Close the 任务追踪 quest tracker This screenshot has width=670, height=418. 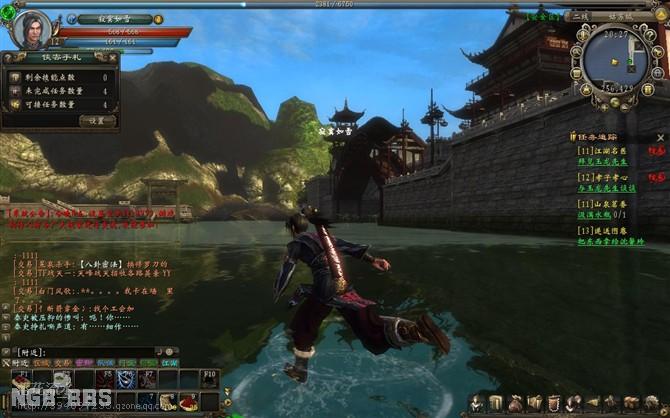[x=660, y=138]
